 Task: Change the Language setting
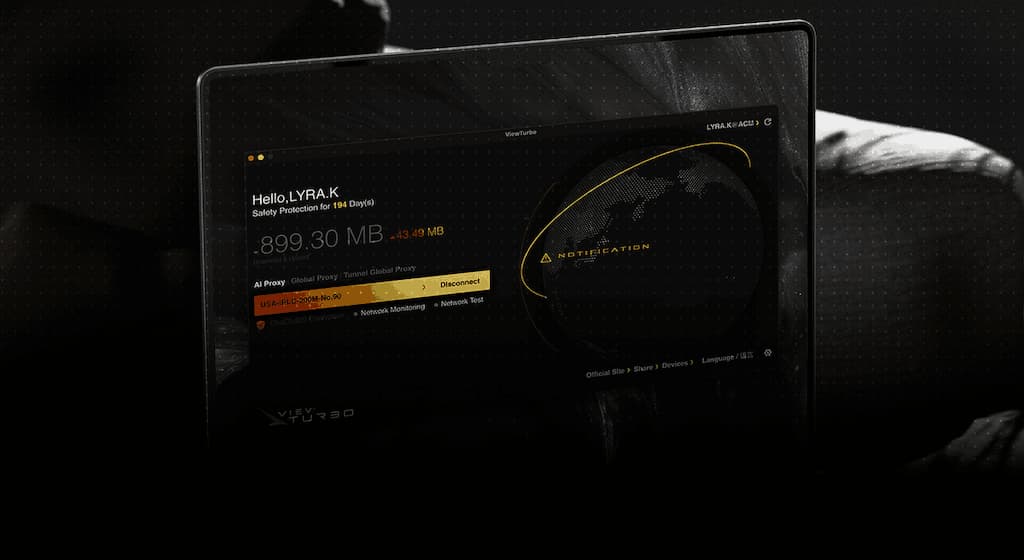(x=719, y=358)
